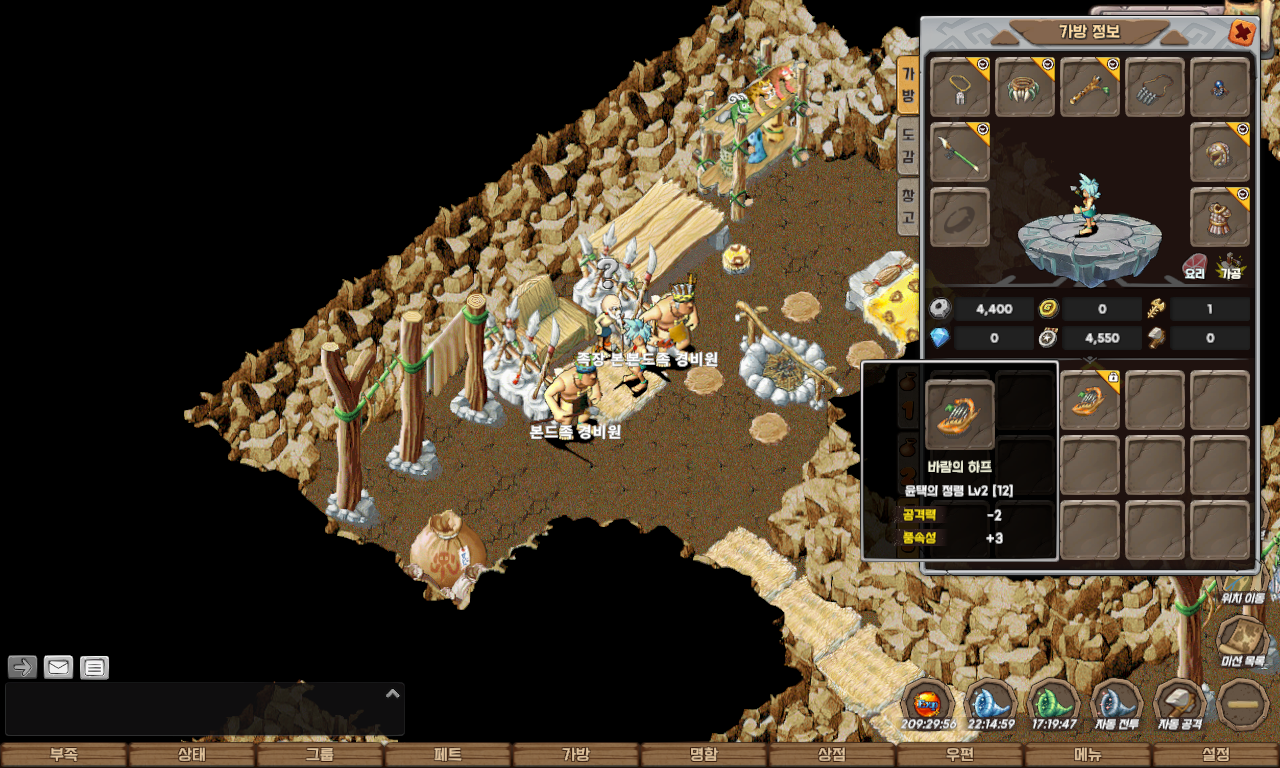This screenshot has height=768, width=1280.
Task: Switch to the 도감 side tab
Action: pyautogui.click(x=907, y=145)
